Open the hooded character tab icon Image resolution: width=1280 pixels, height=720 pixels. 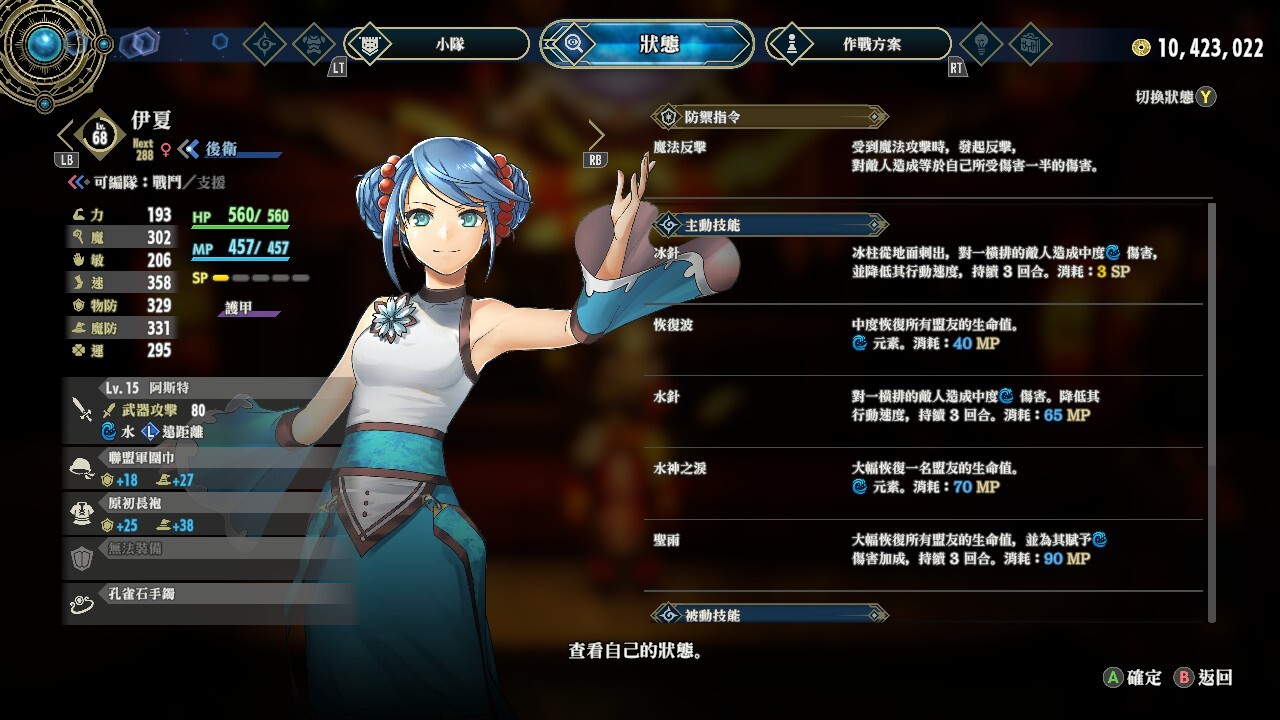[316, 44]
